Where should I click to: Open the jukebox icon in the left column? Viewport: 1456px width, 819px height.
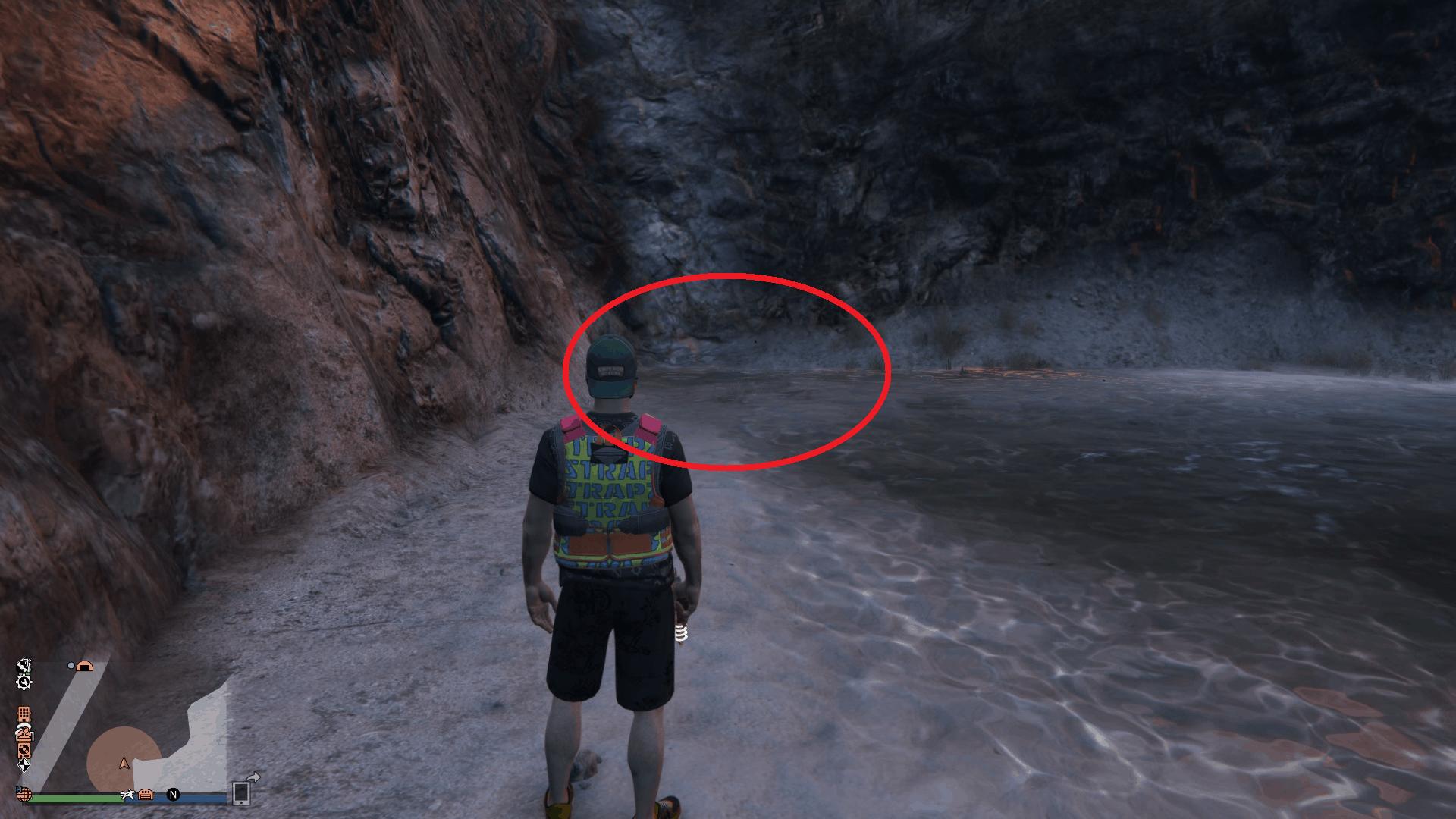tap(24, 750)
